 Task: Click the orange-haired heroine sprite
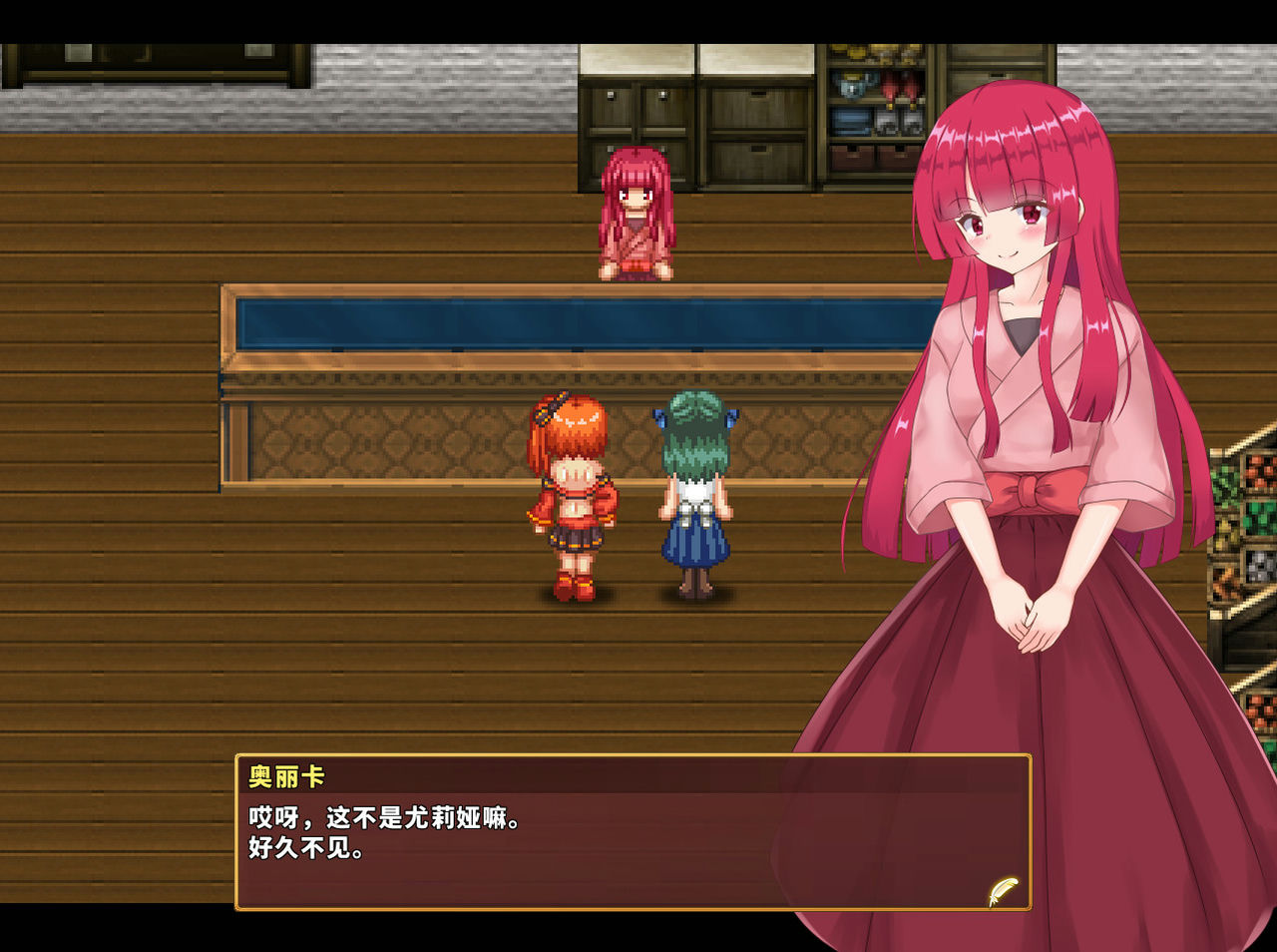[572, 499]
